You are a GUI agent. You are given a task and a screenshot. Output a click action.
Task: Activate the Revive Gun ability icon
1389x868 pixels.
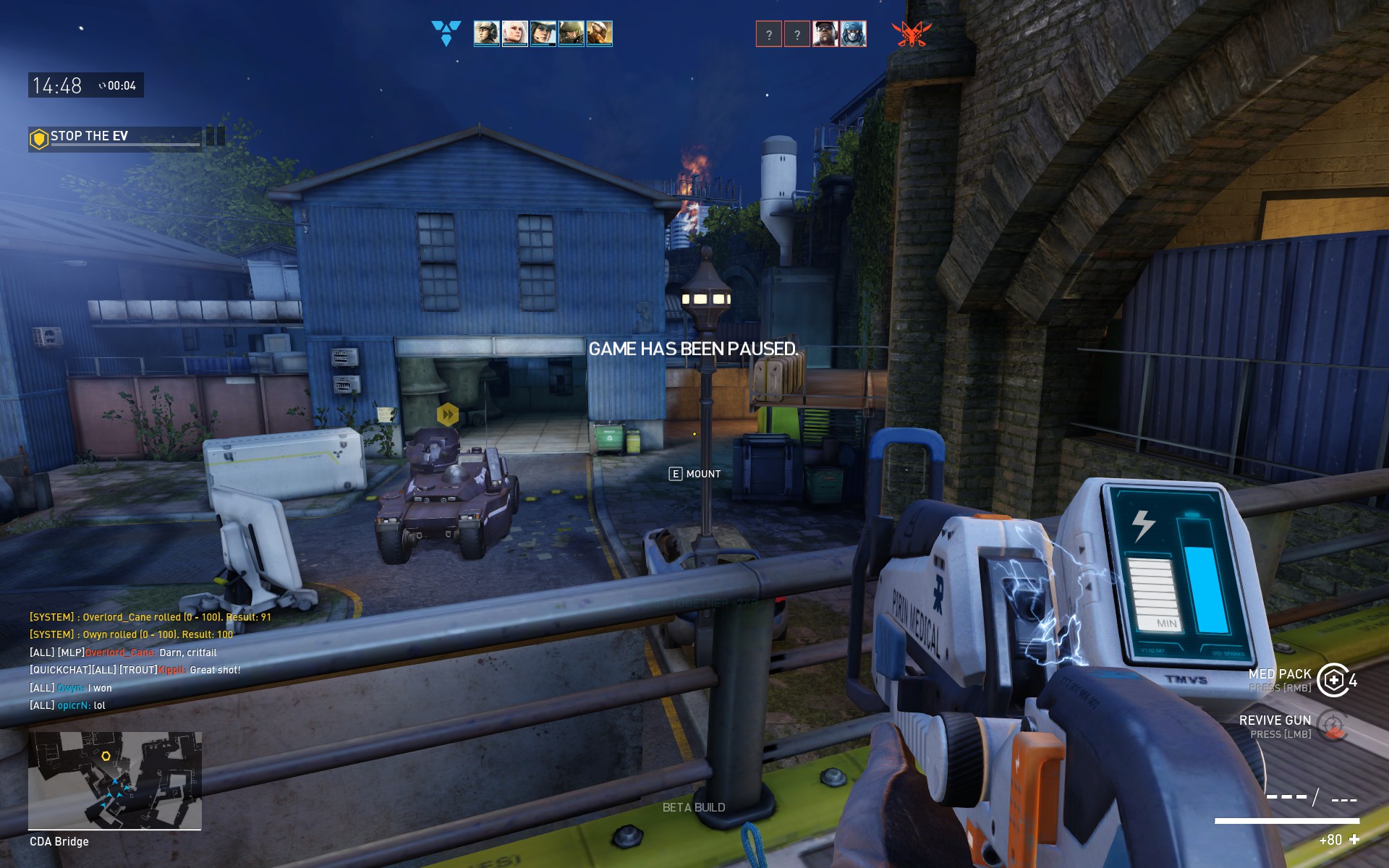pos(1333,726)
